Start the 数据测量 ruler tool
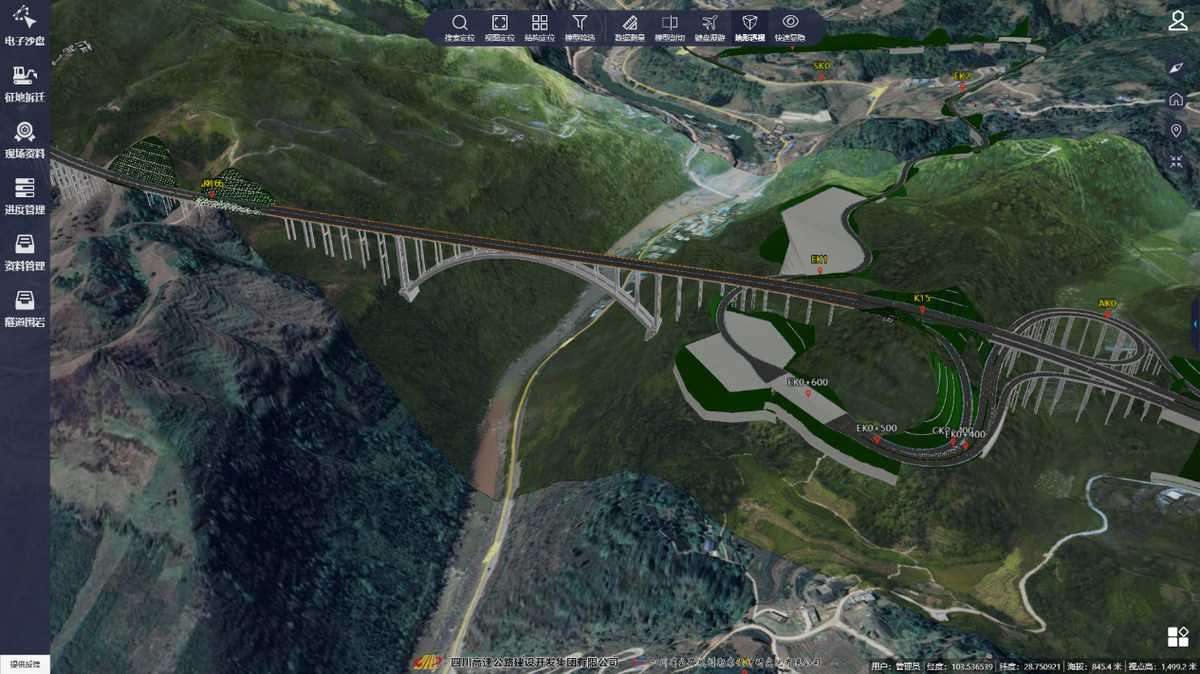The image size is (1200, 674). pyautogui.click(x=630, y=27)
